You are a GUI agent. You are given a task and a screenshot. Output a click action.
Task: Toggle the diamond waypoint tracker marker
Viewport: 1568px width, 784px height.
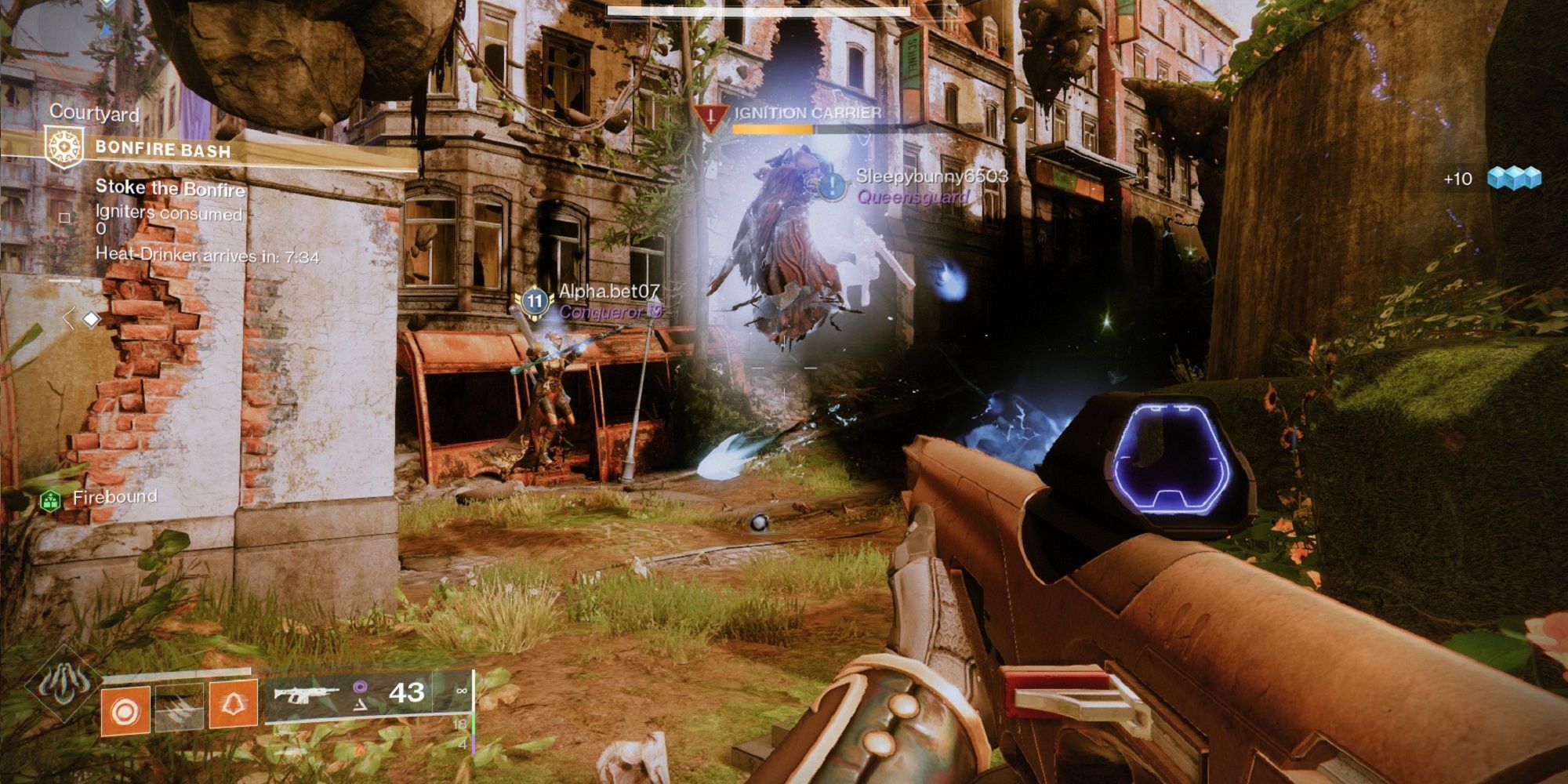click(92, 317)
